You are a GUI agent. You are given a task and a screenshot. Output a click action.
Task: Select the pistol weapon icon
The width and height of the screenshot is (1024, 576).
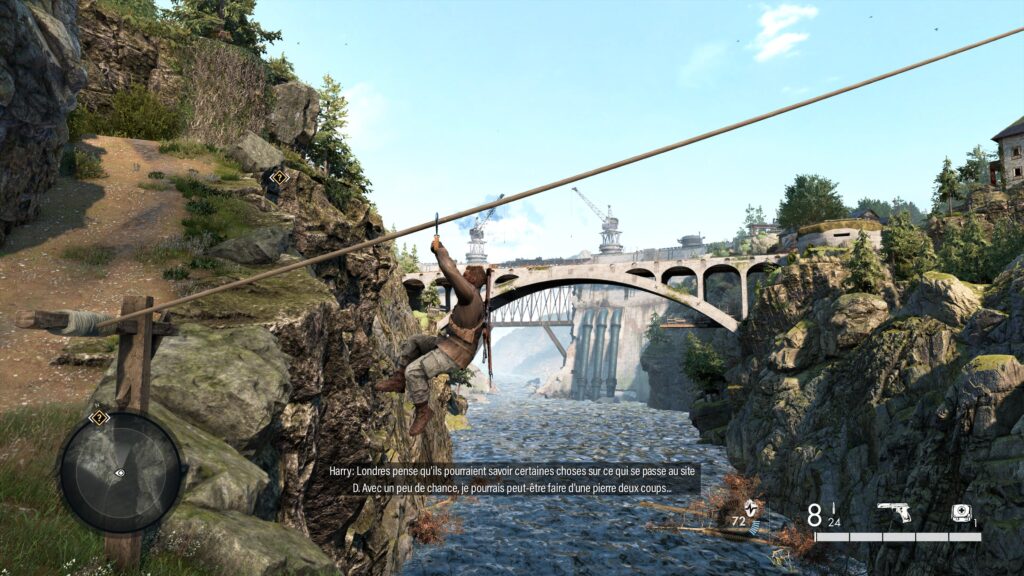coord(893,513)
